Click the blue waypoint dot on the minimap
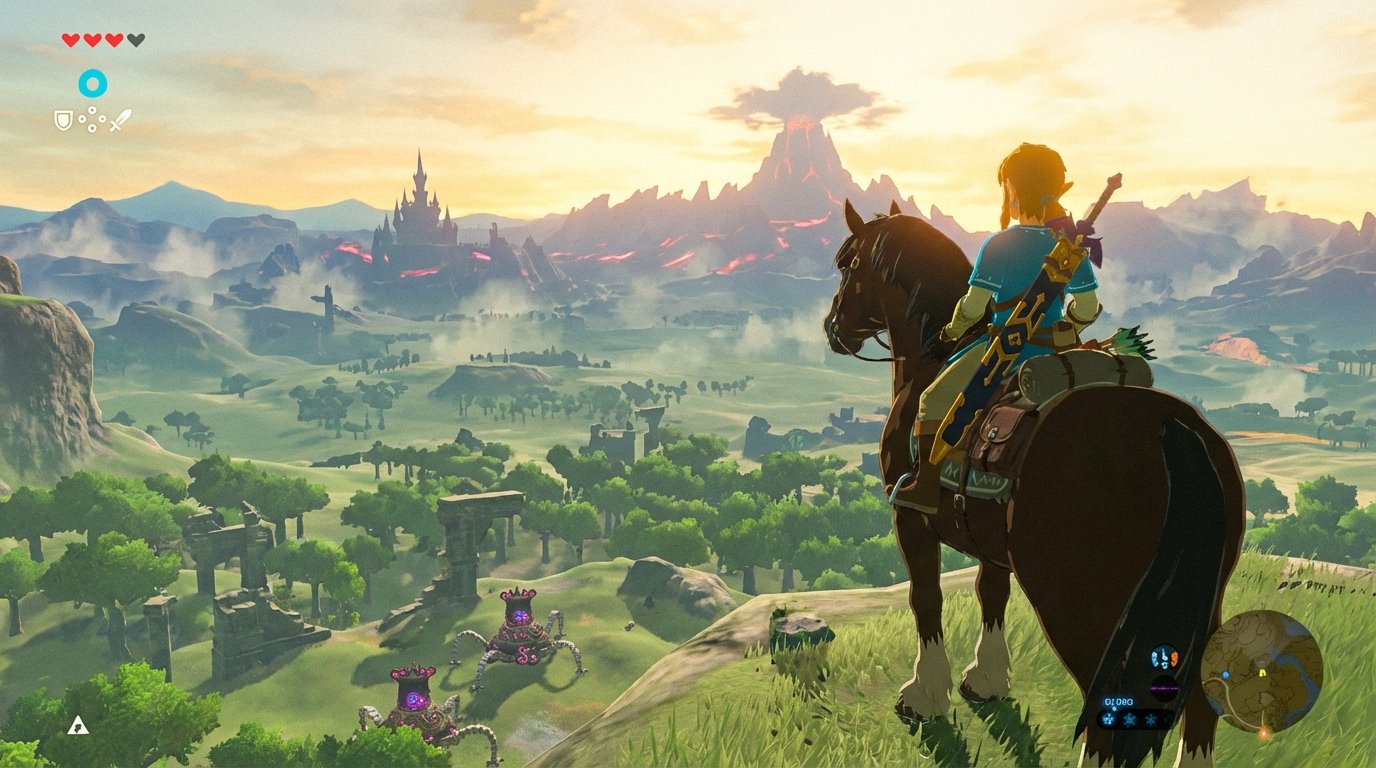1376x768 pixels. pyautogui.click(x=1225, y=675)
